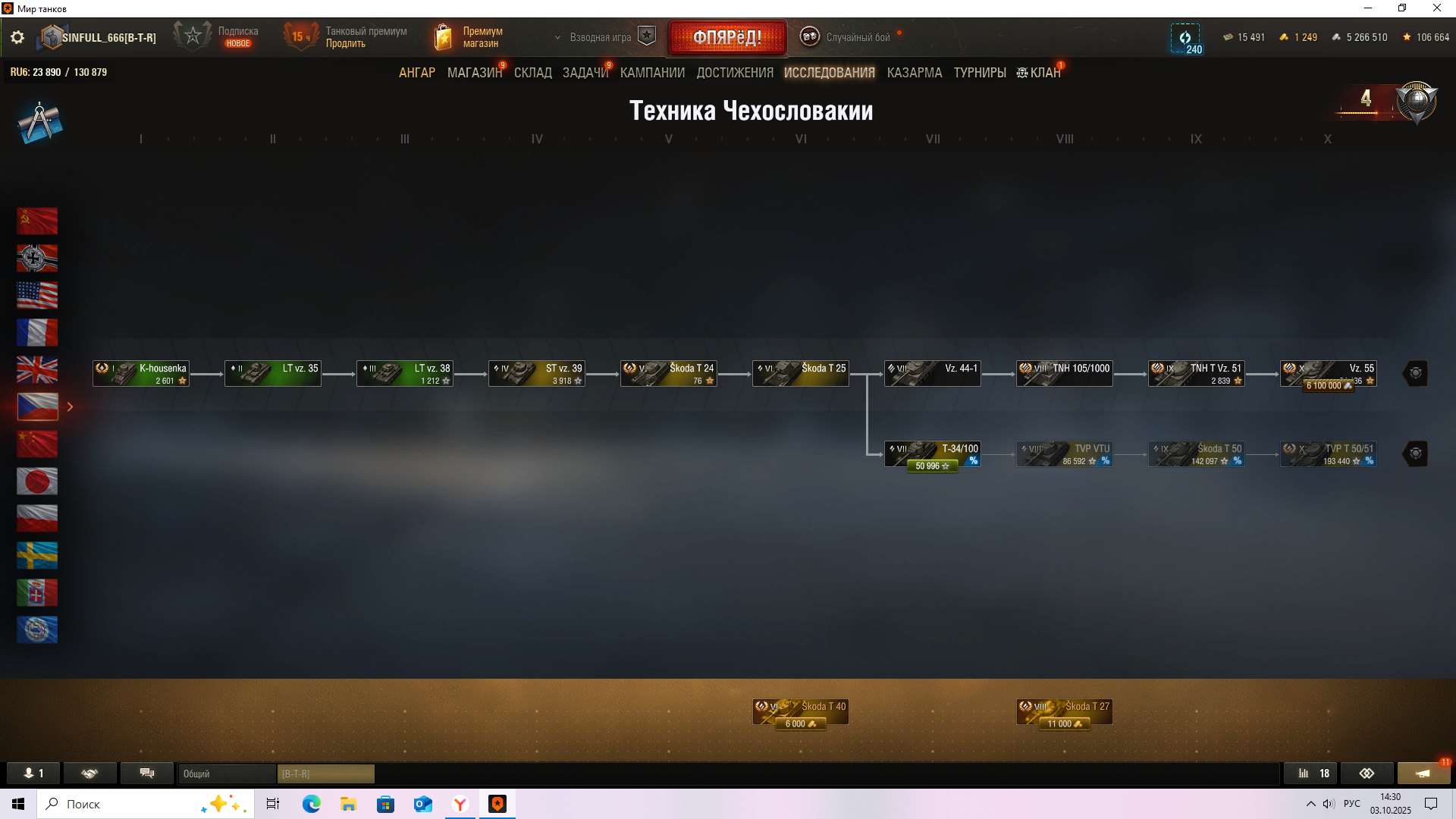
Task: Select the Škoda T 25 tank node
Action: (800, 374)
